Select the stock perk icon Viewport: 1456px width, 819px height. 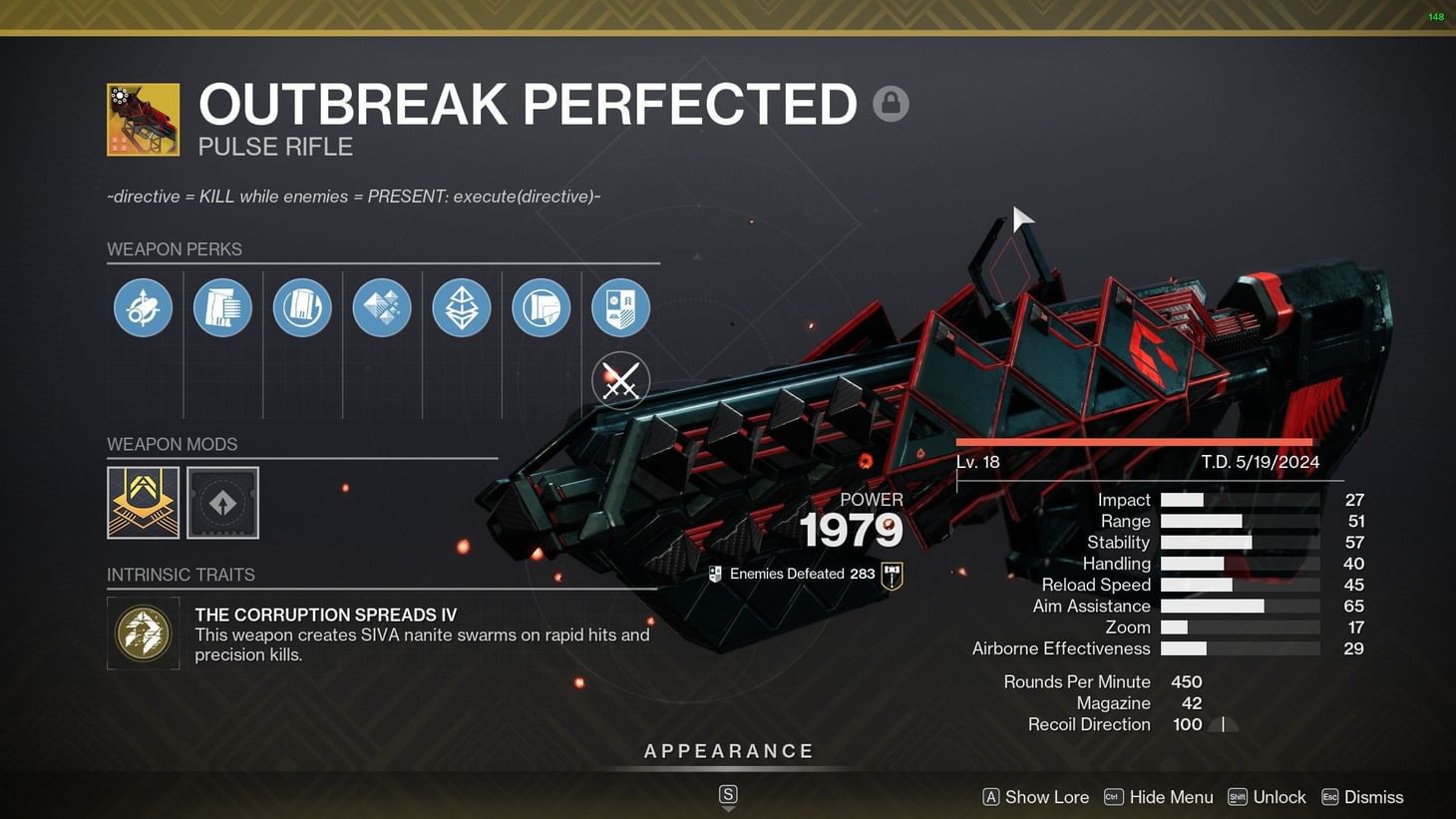pos(542,307)
